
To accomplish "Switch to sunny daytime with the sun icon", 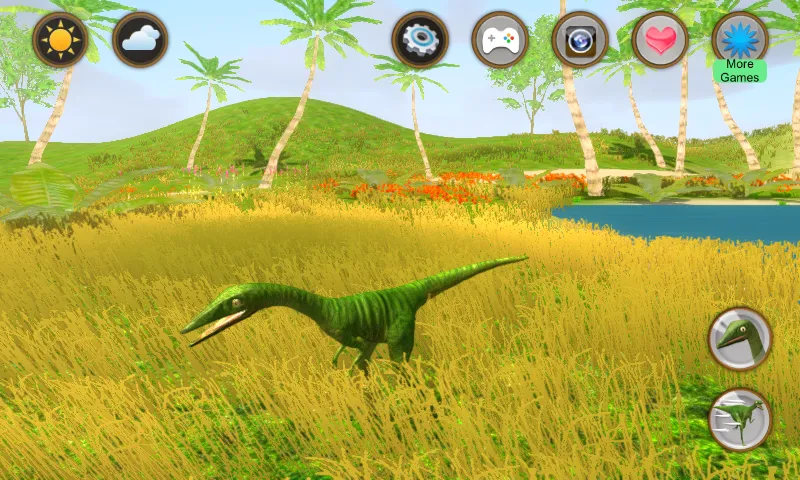I will coord(60,40).
